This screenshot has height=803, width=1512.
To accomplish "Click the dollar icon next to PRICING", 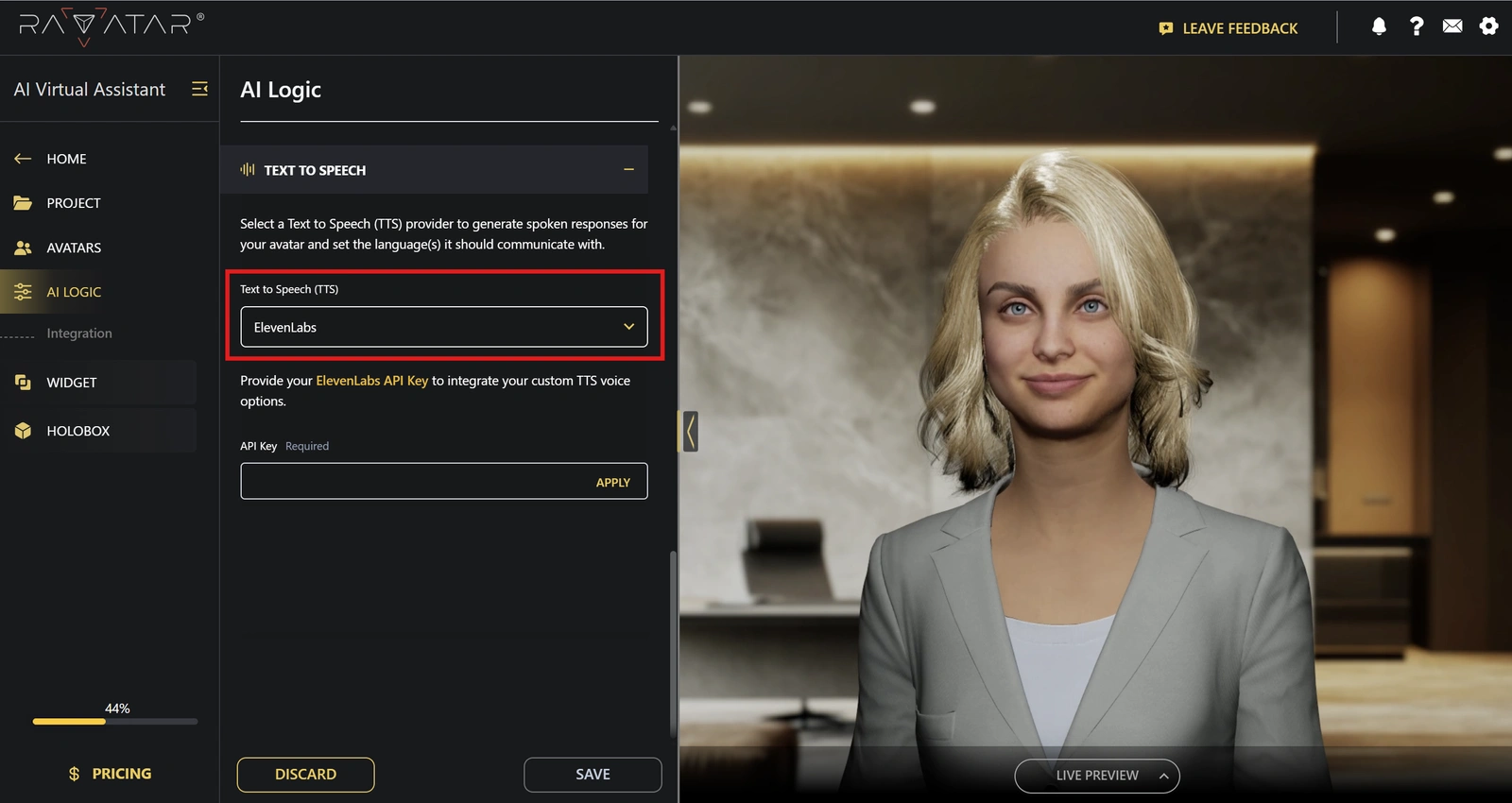I will [73, 773].
